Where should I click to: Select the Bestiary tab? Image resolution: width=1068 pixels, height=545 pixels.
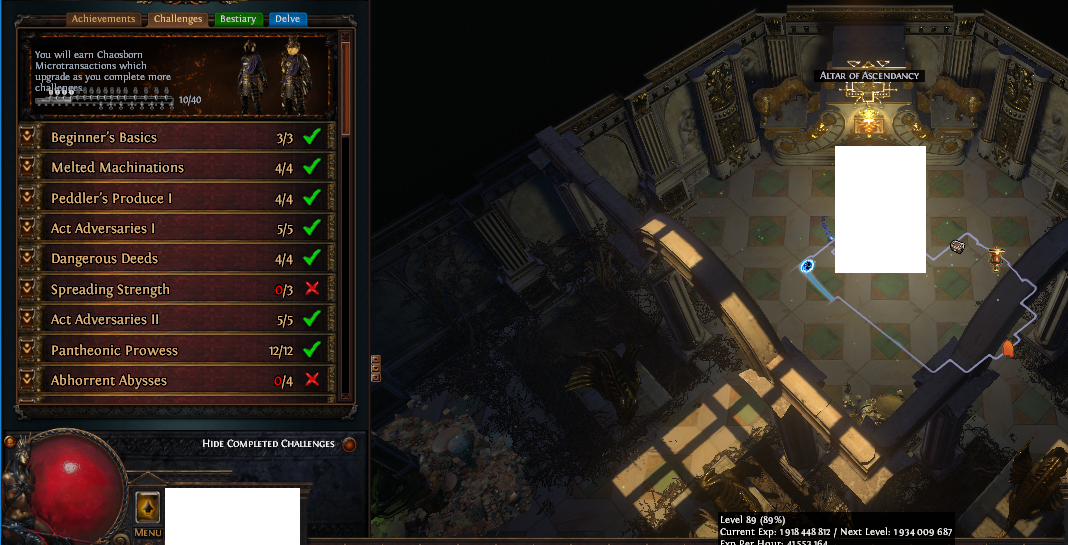pyautogui.click(x=238, y=19)
